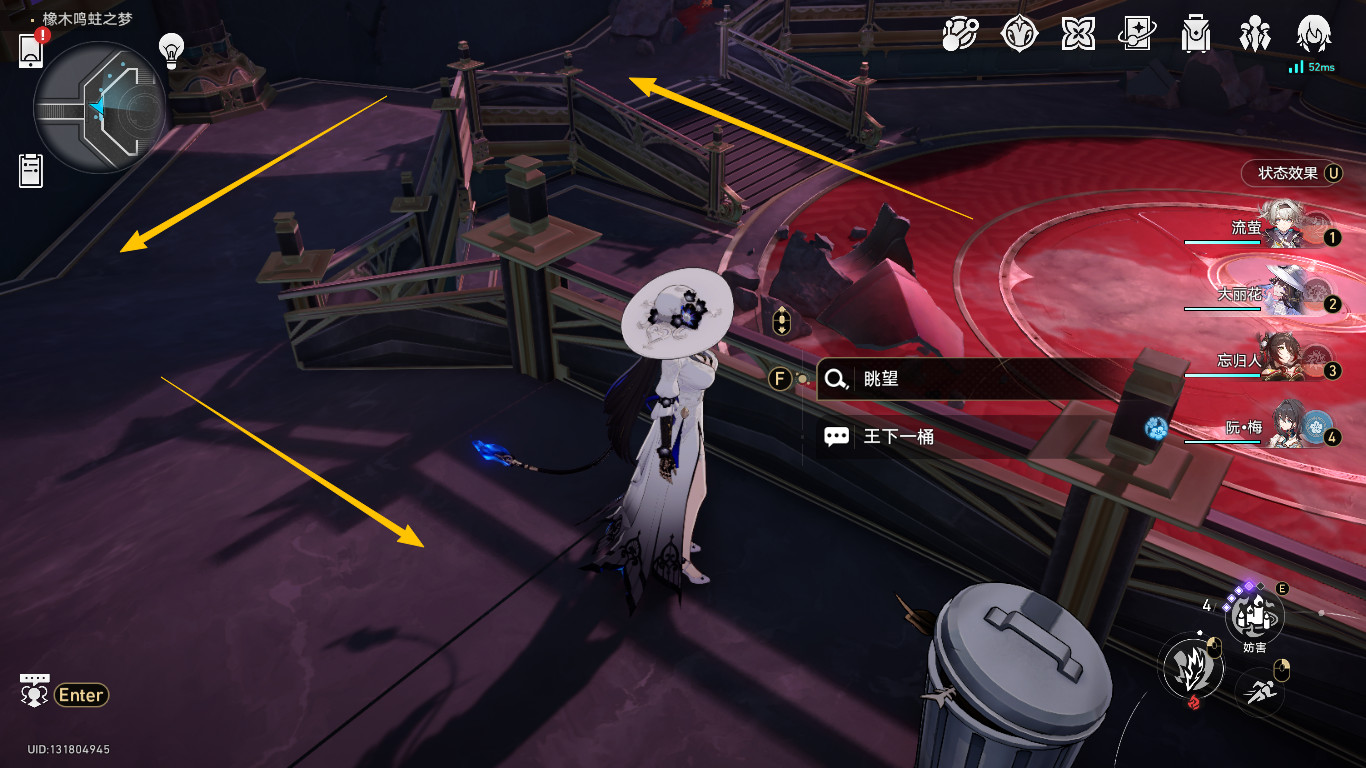
Task: Open the clipboard mission log icon
Action: coord(31,171)
